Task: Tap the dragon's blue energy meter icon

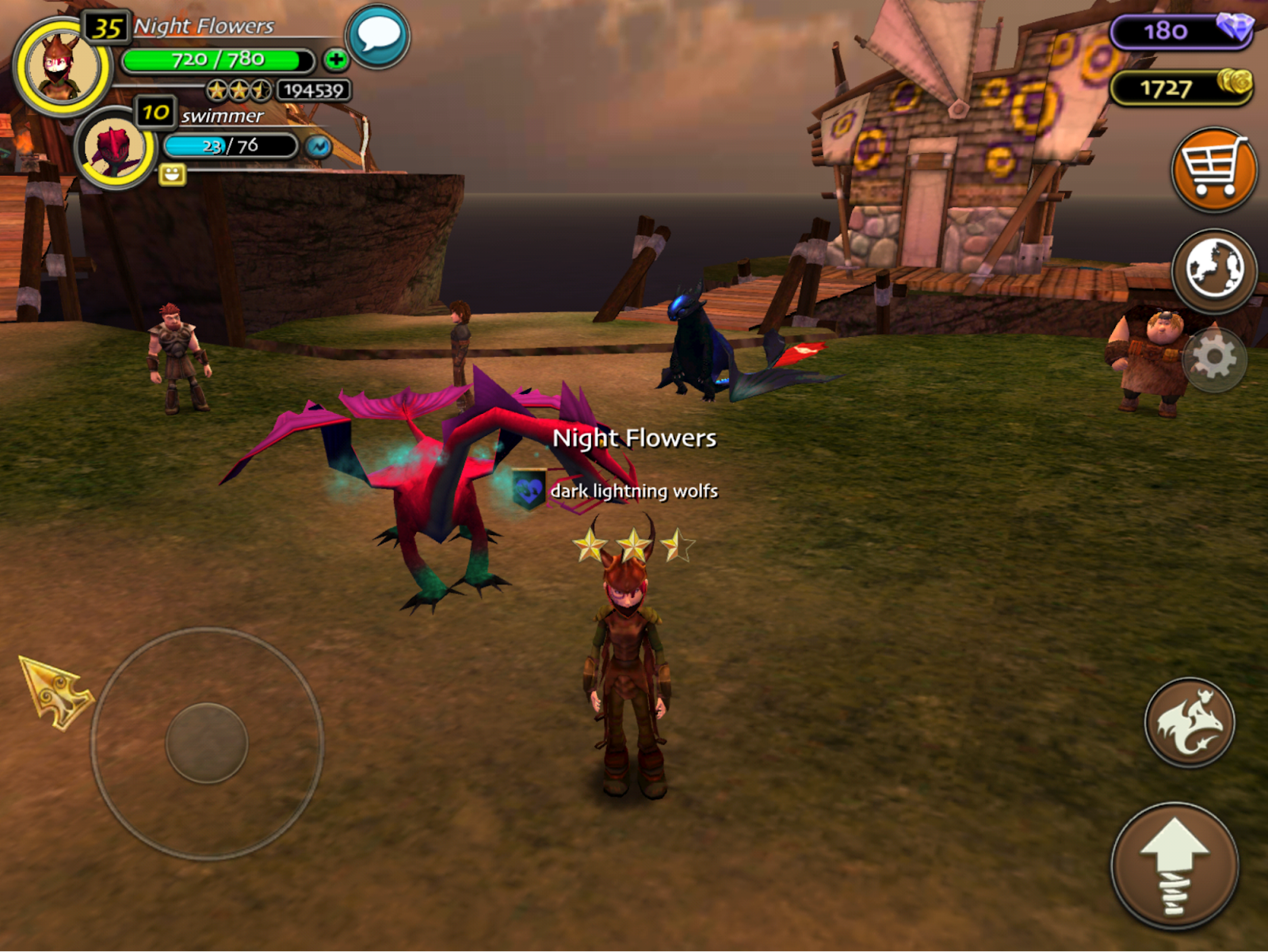Action: point(319,147)
